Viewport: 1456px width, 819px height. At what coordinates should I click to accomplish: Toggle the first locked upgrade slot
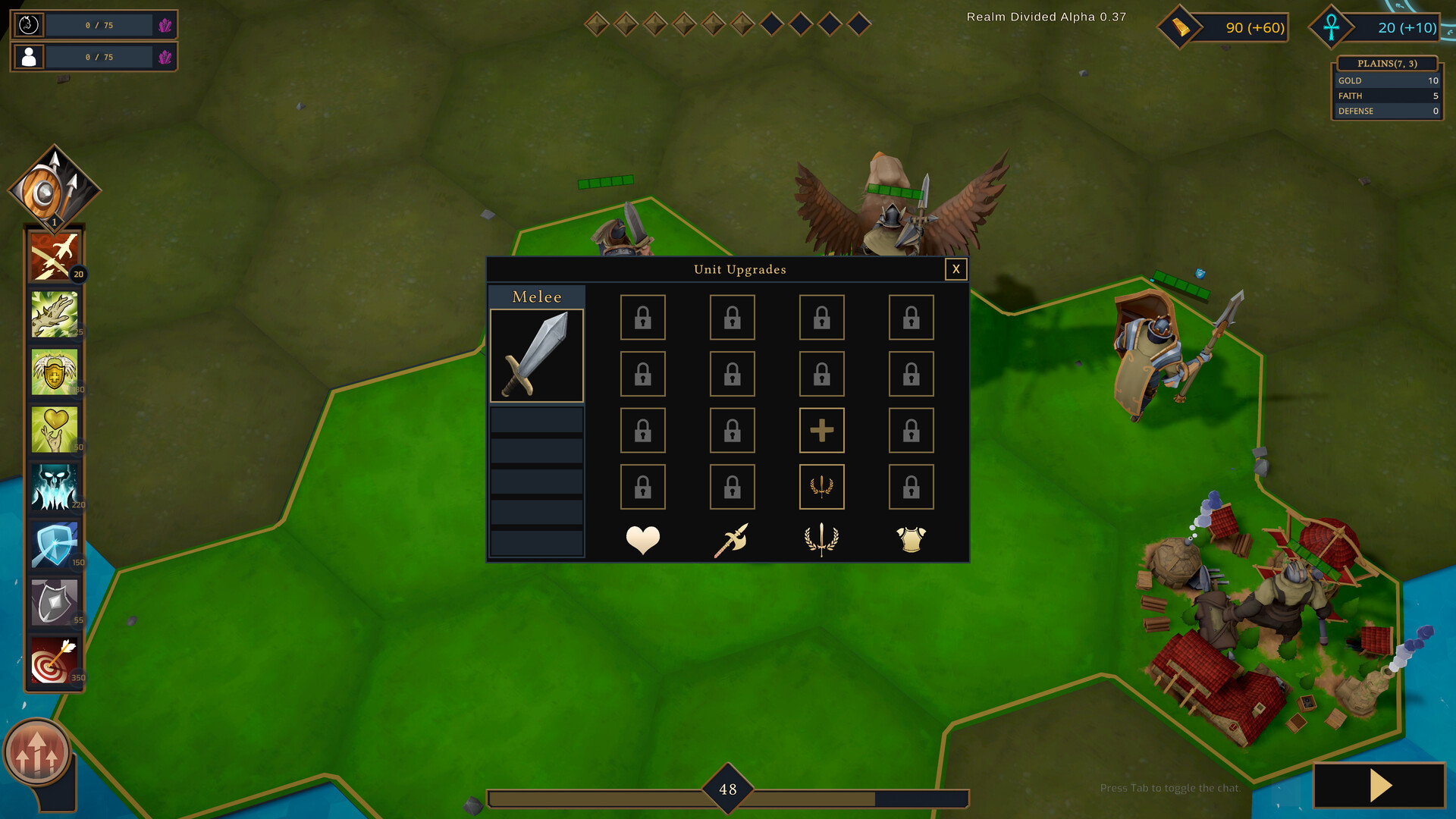642,317
